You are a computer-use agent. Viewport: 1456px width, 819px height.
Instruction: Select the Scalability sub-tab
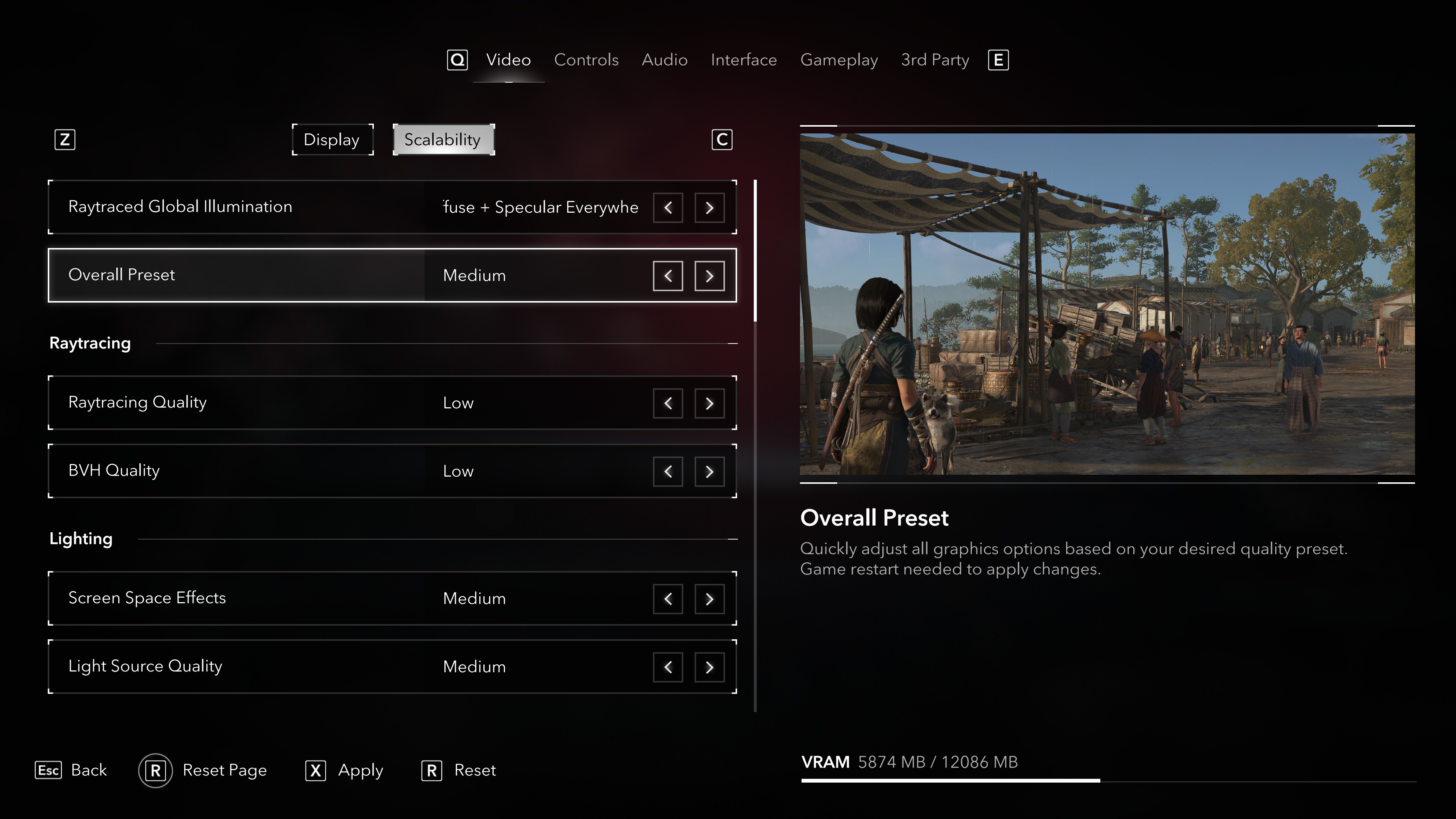(443, 140)
